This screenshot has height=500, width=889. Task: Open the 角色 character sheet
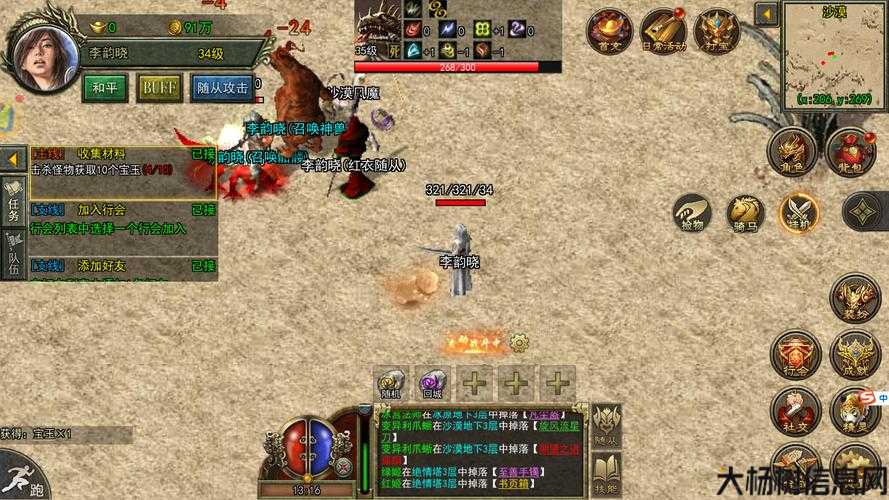pyautogui.click(x=791, y=151)
